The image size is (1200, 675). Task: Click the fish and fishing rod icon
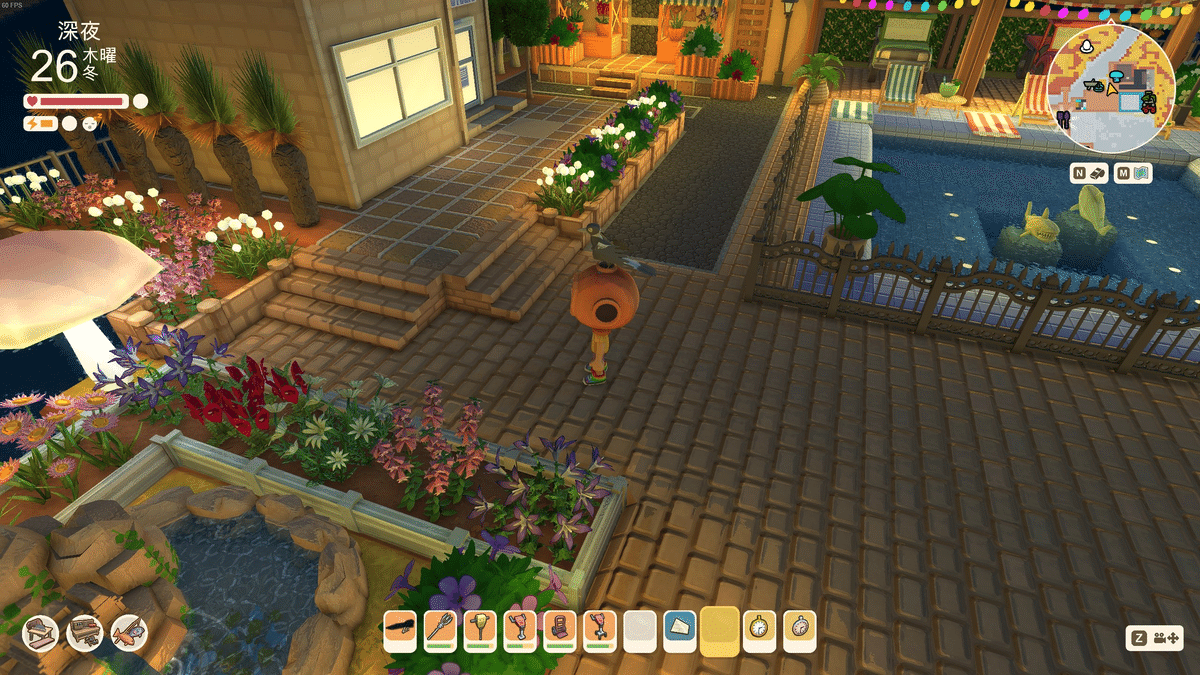[129, 632]
